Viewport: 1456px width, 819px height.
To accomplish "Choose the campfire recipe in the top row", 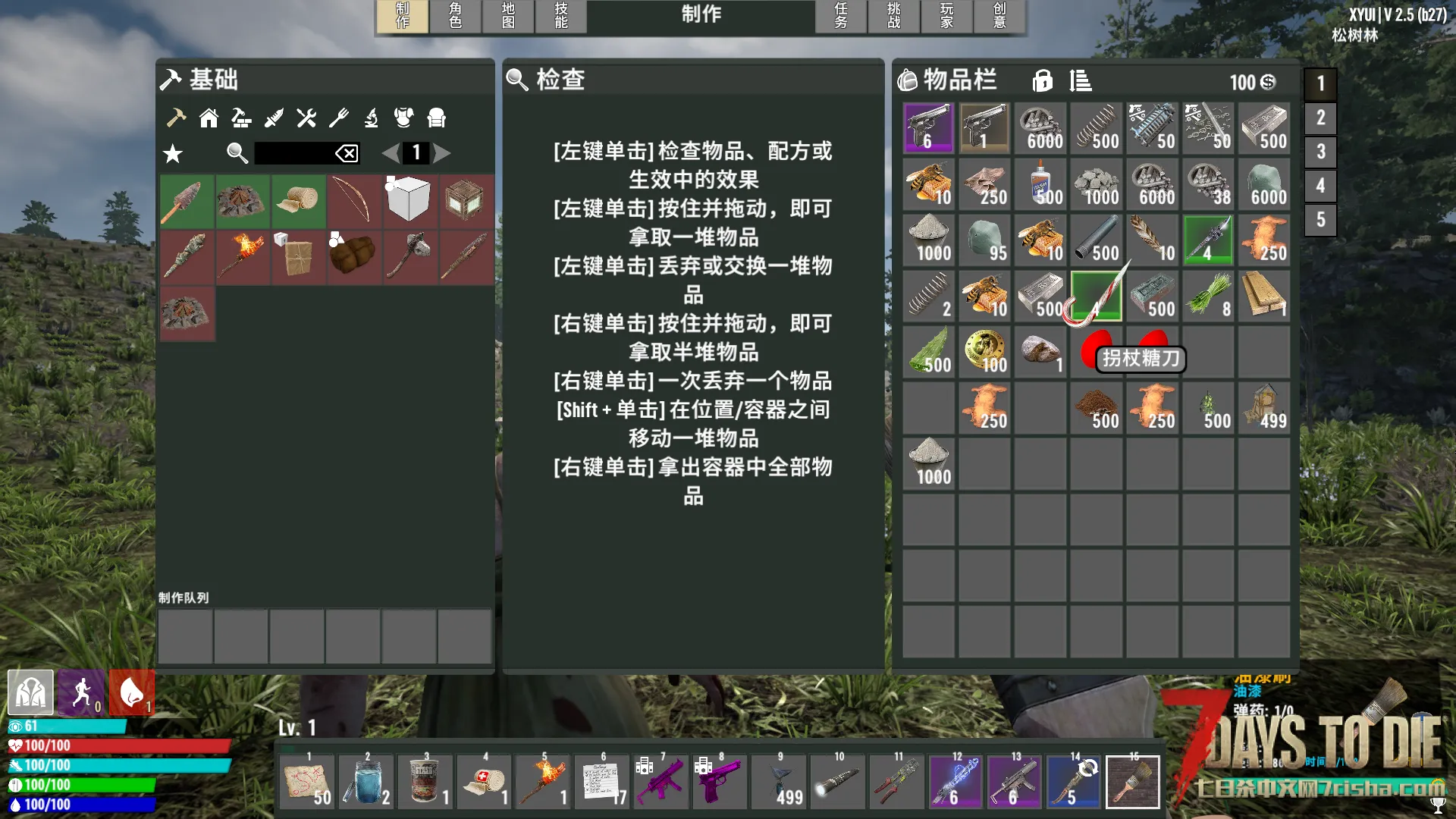I will [x=242, y=201].
